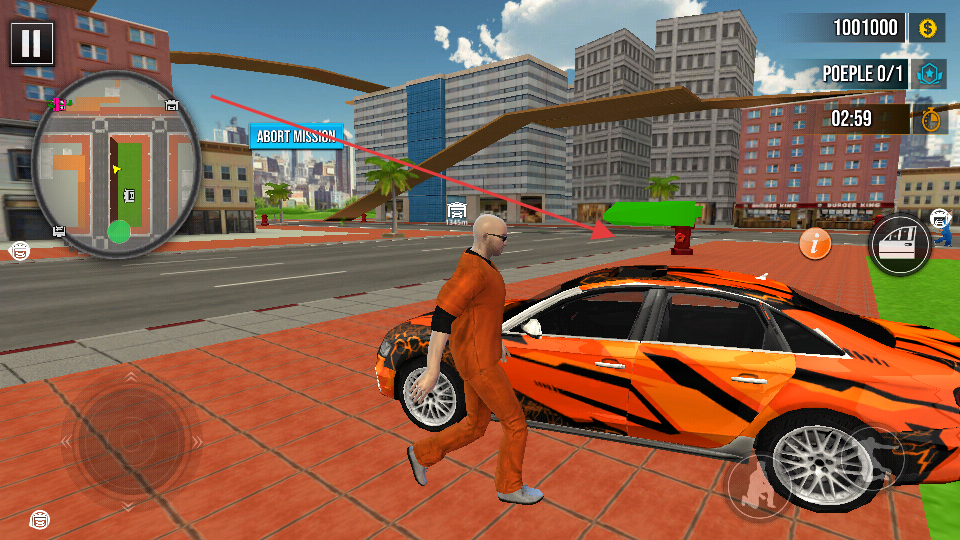The image size is (960, 540).
Task: Open the orange info button
Action: pos(816,242)
